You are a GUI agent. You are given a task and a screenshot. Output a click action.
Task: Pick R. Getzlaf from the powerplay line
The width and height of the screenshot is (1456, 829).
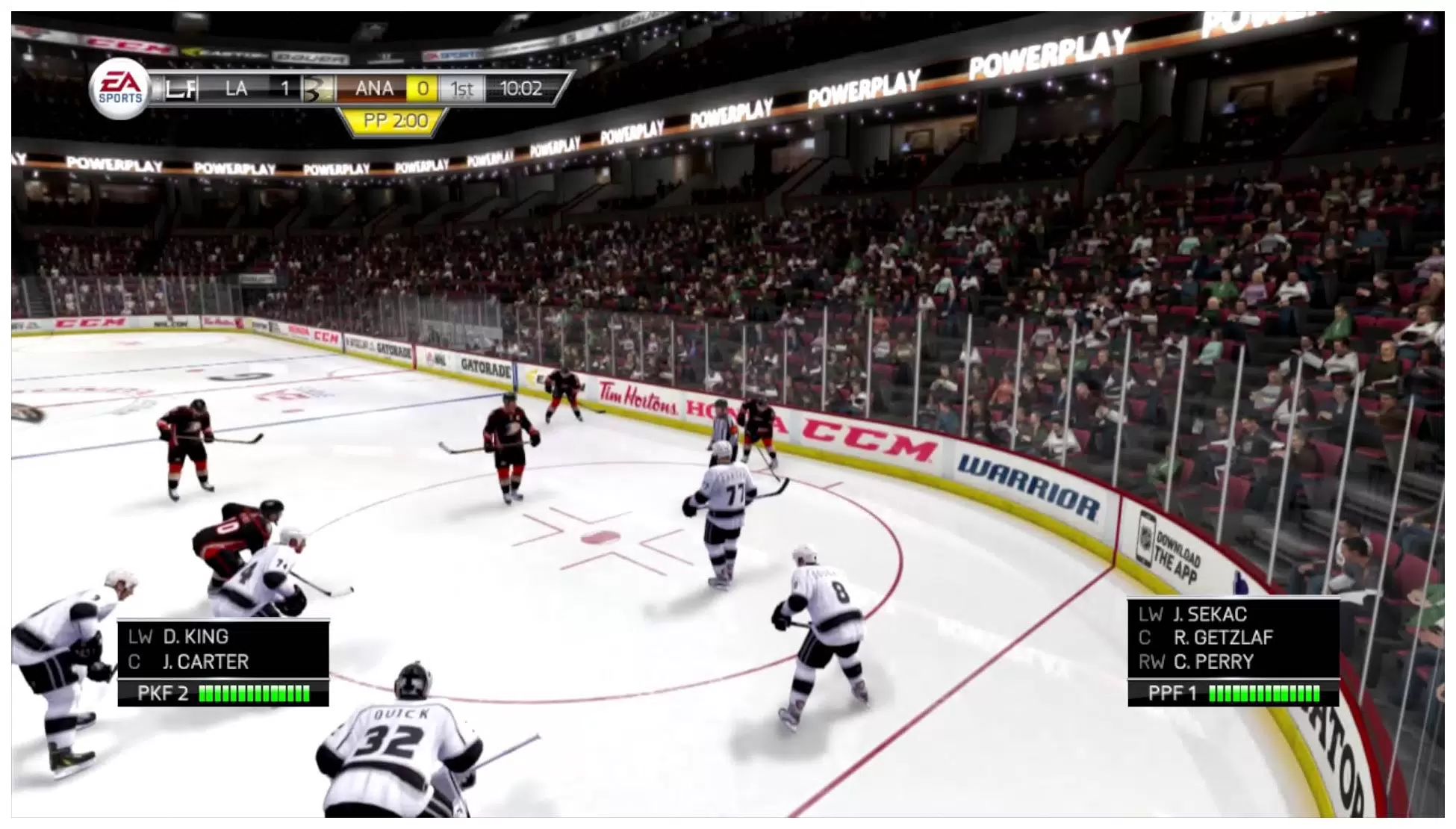[x=1223, y=638]
